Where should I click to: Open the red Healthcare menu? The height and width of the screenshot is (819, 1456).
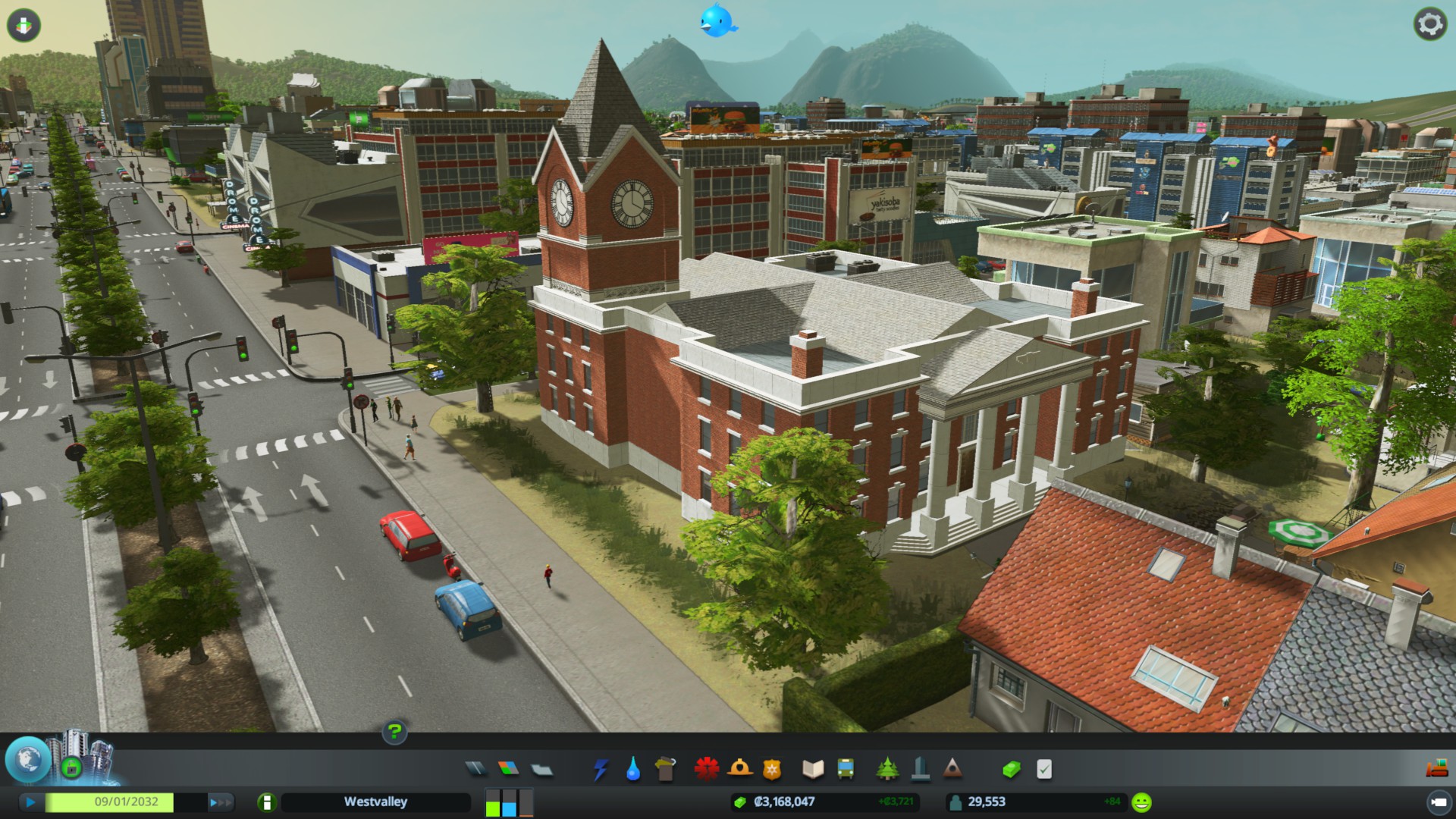click(x=706, y=769)
